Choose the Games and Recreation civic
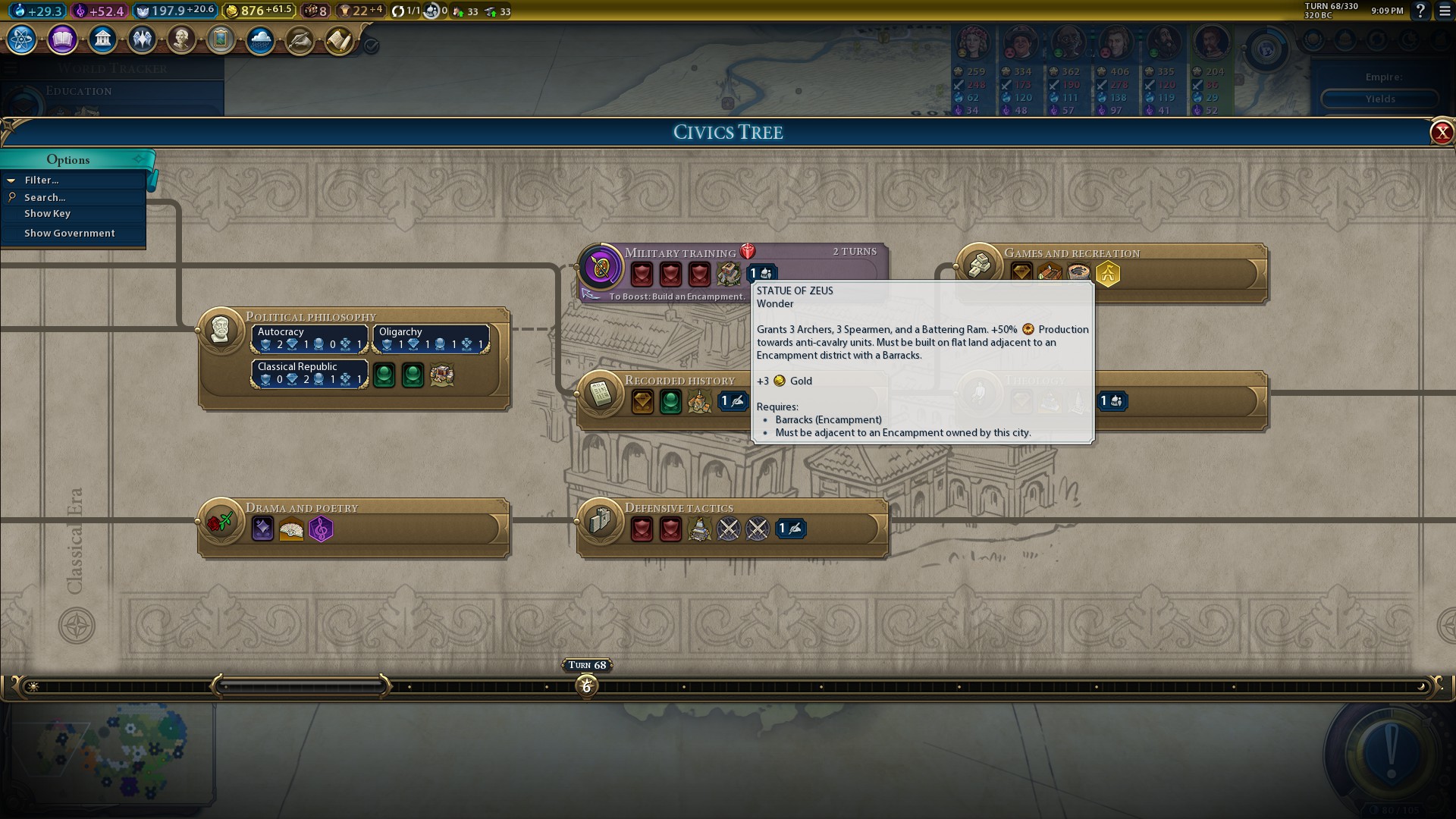This screenshot has height=819, width=1456. (979, 267)
